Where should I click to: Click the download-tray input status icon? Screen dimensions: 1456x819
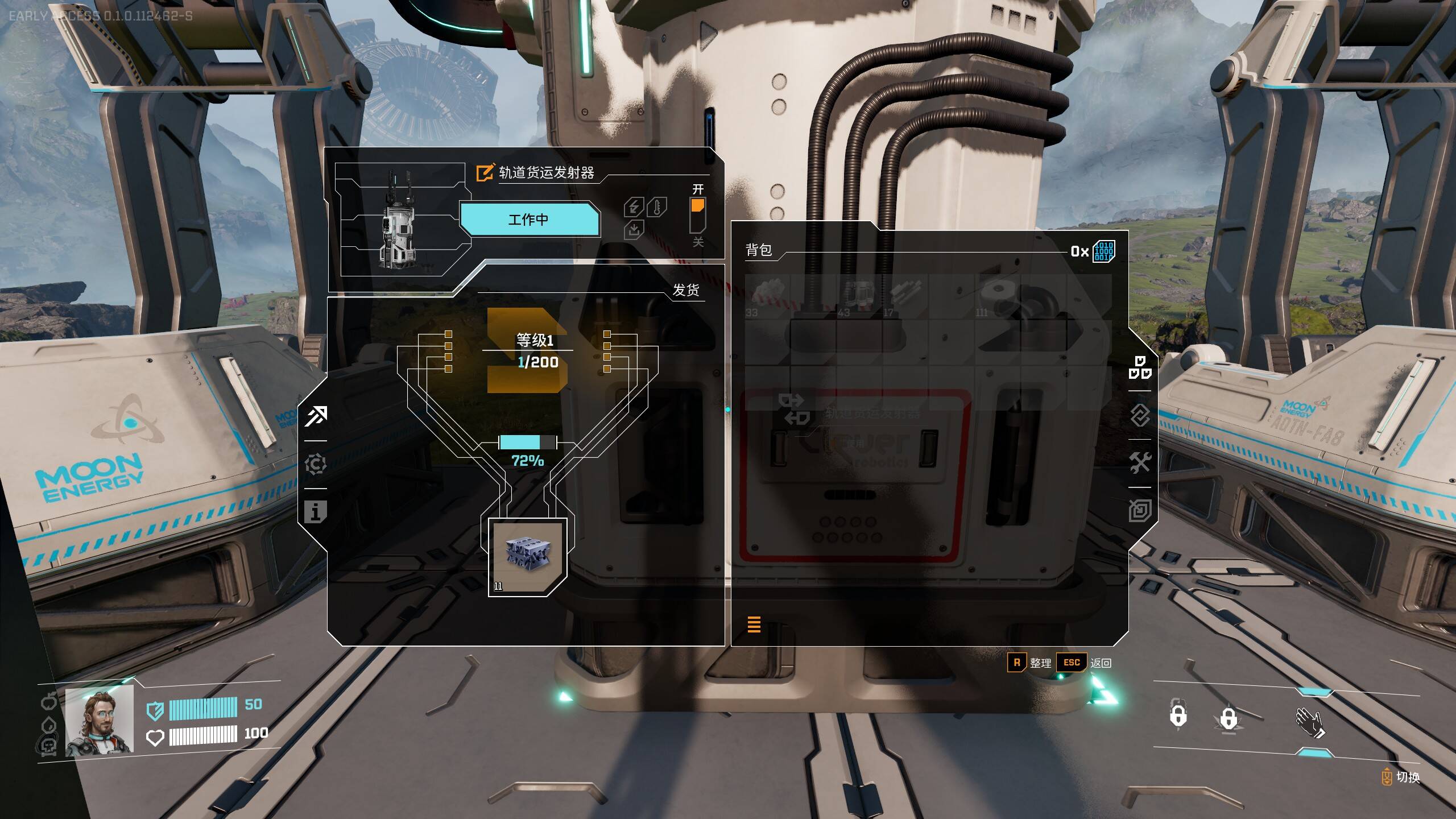[x=634, y=230]
